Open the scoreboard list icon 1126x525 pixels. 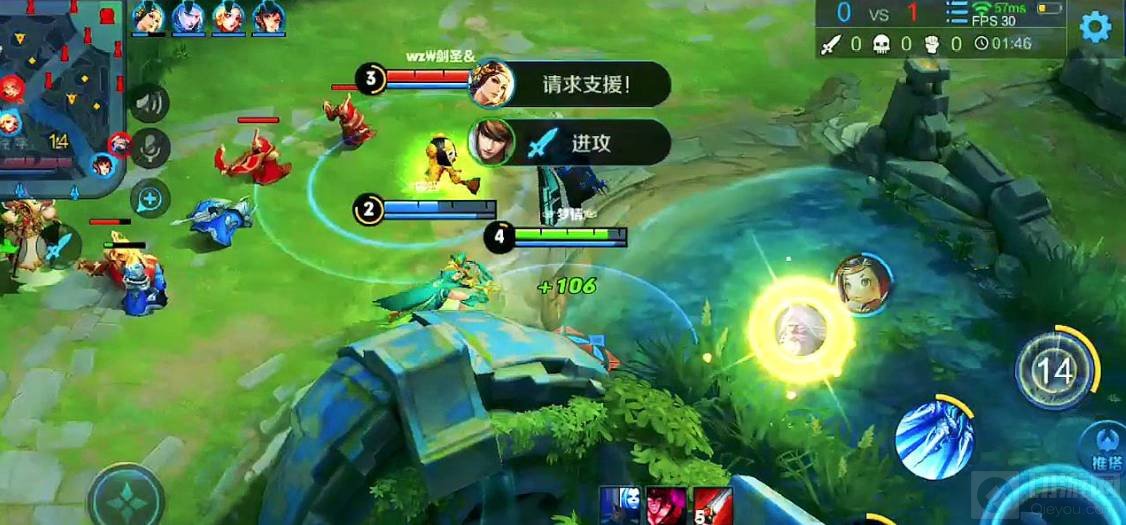(x=957, y=13)
